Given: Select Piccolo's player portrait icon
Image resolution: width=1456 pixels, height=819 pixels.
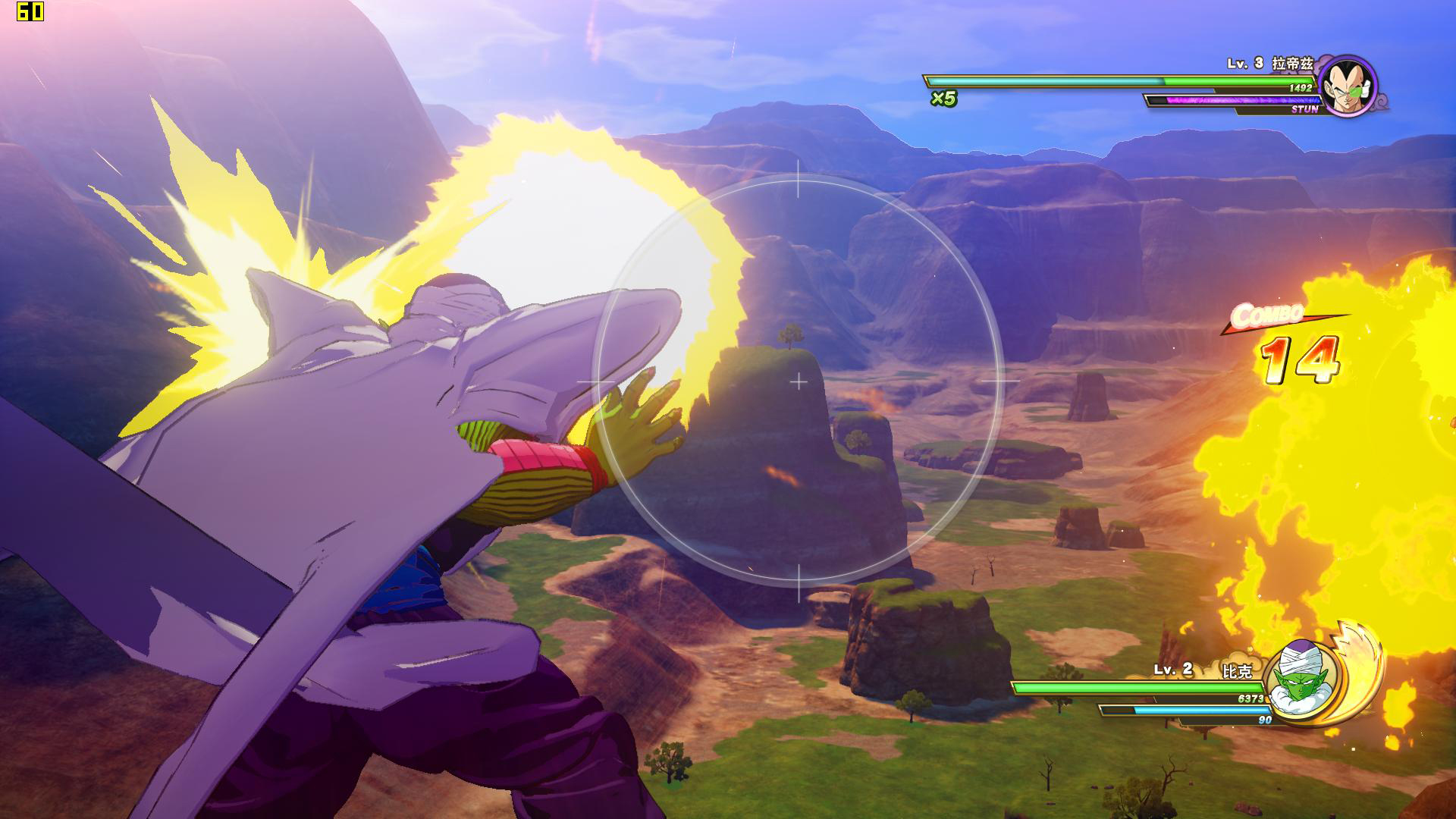Looking at the screenshot, I should 1301,677.
